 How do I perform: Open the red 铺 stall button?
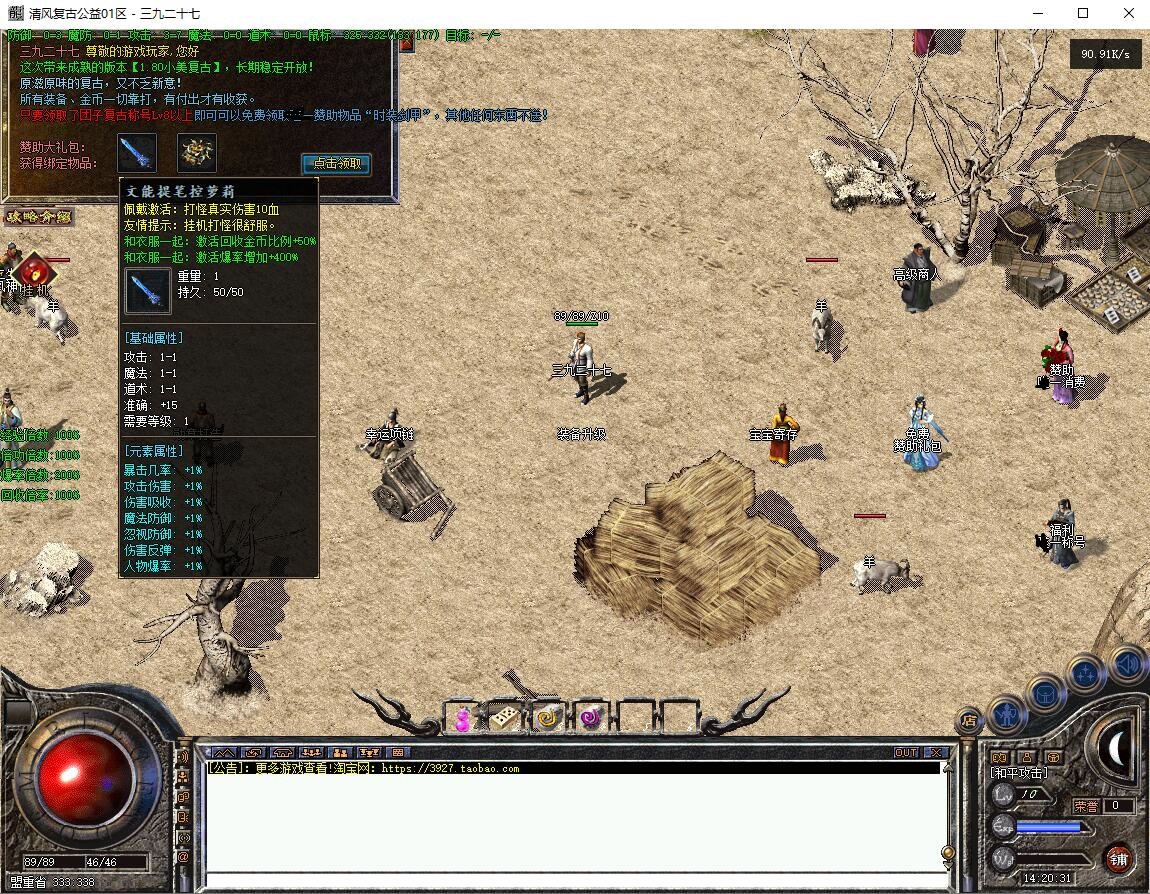coord(1118,858)
